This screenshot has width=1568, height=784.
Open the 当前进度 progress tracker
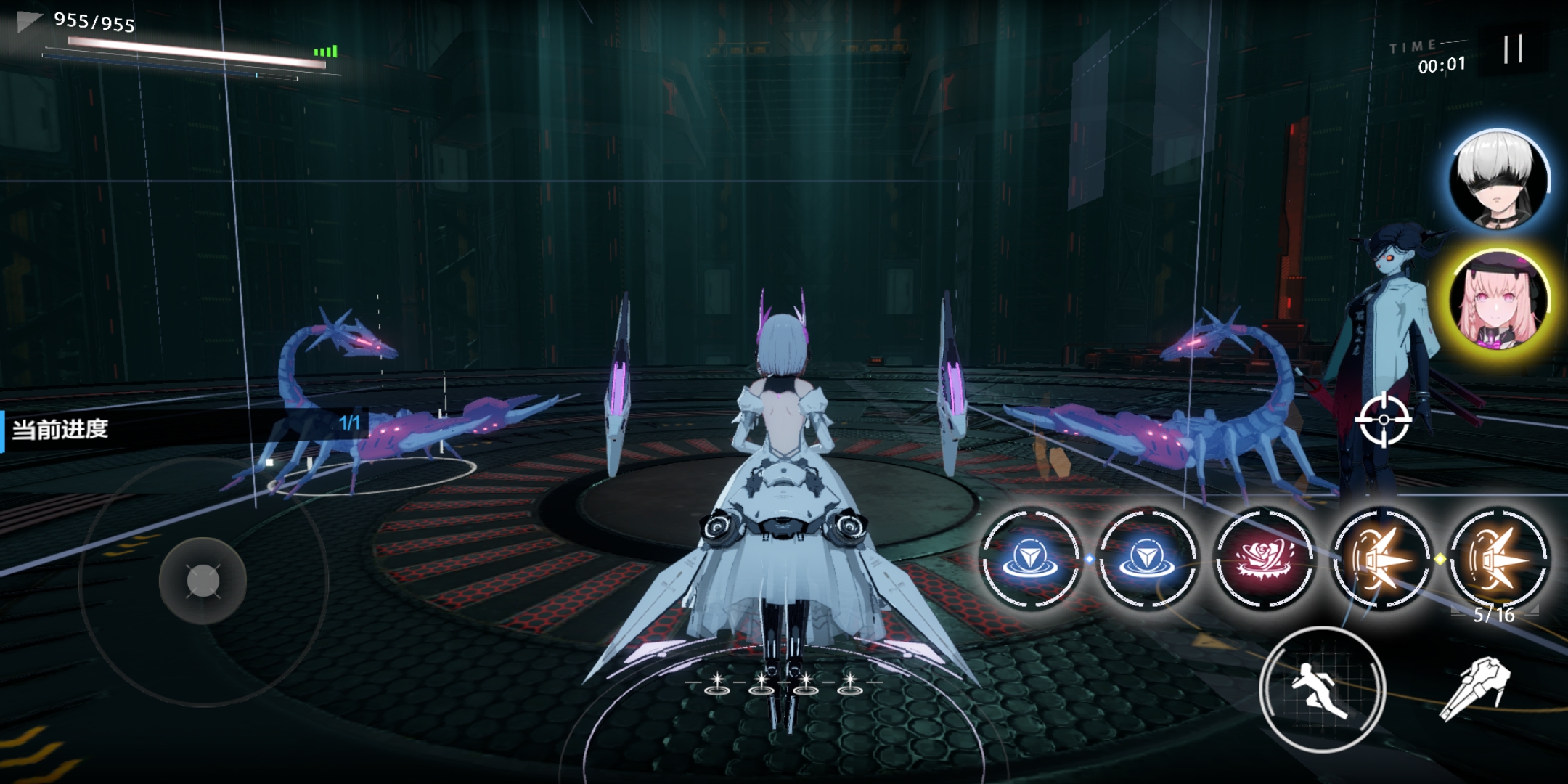pos(181,430)
